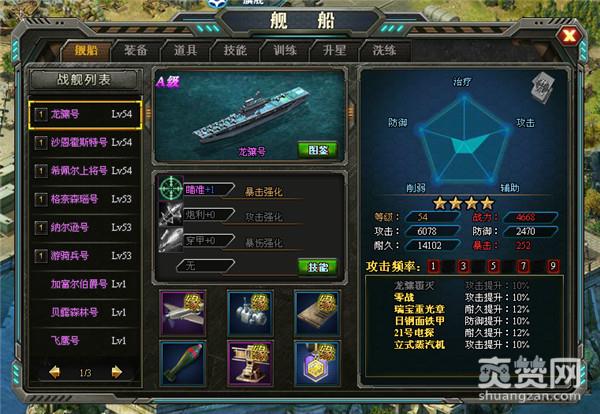This screenshot has width=600, height=414.
Task: Open skills with the green 技能 button
Action: [315, 266]
